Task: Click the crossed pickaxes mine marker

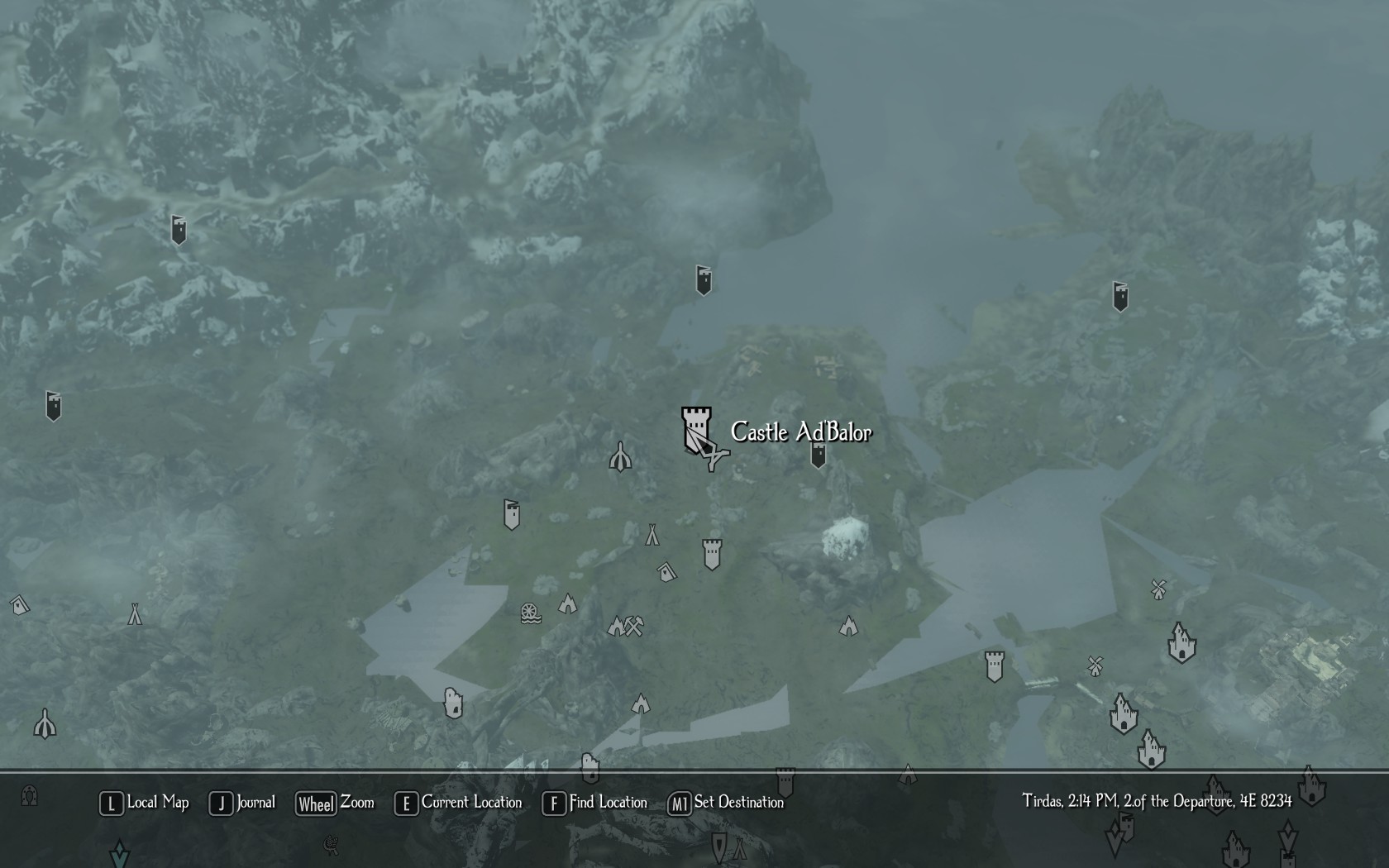Action: click(x=633, y=626)
